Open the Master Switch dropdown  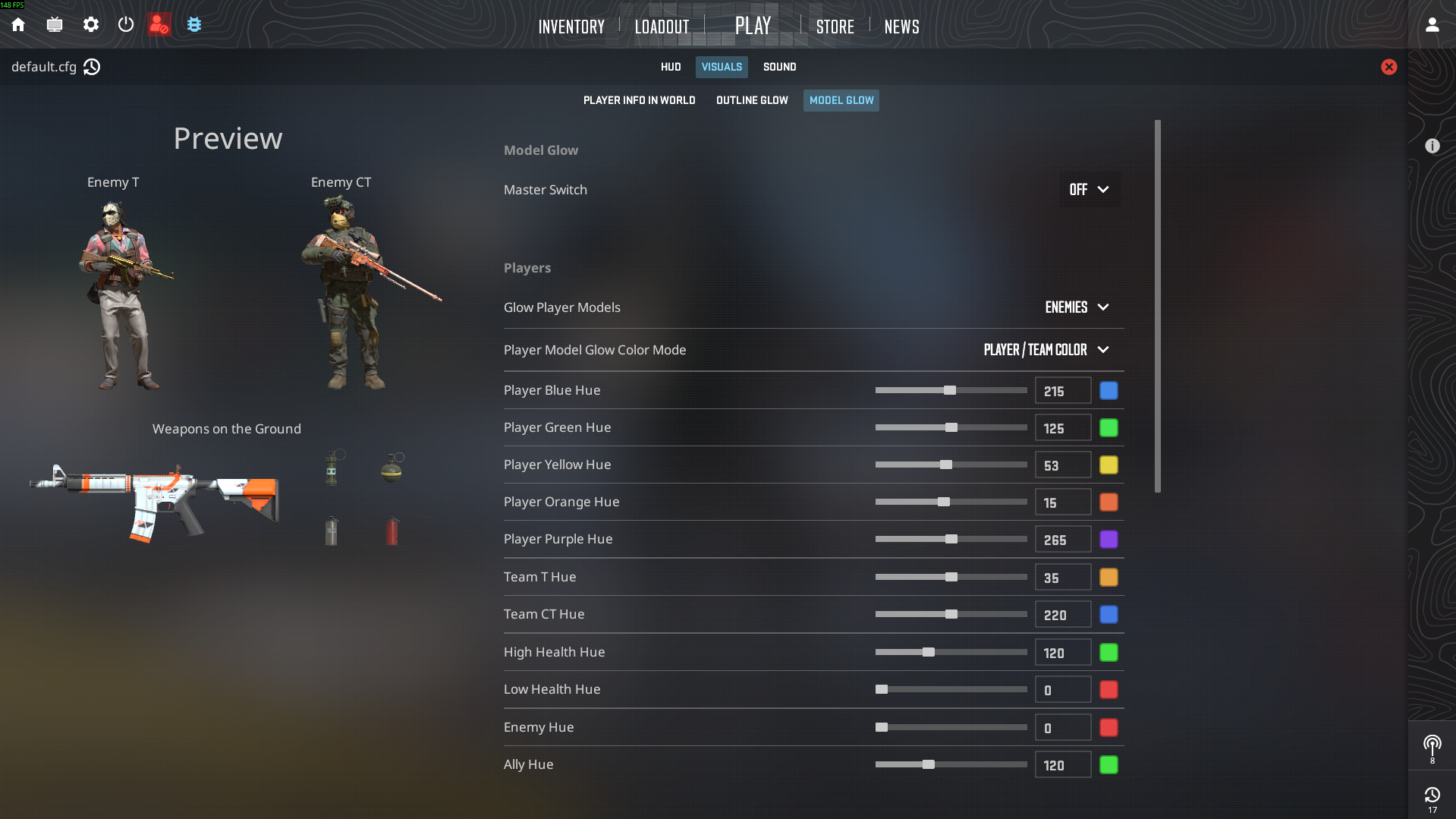(1090, 190)
